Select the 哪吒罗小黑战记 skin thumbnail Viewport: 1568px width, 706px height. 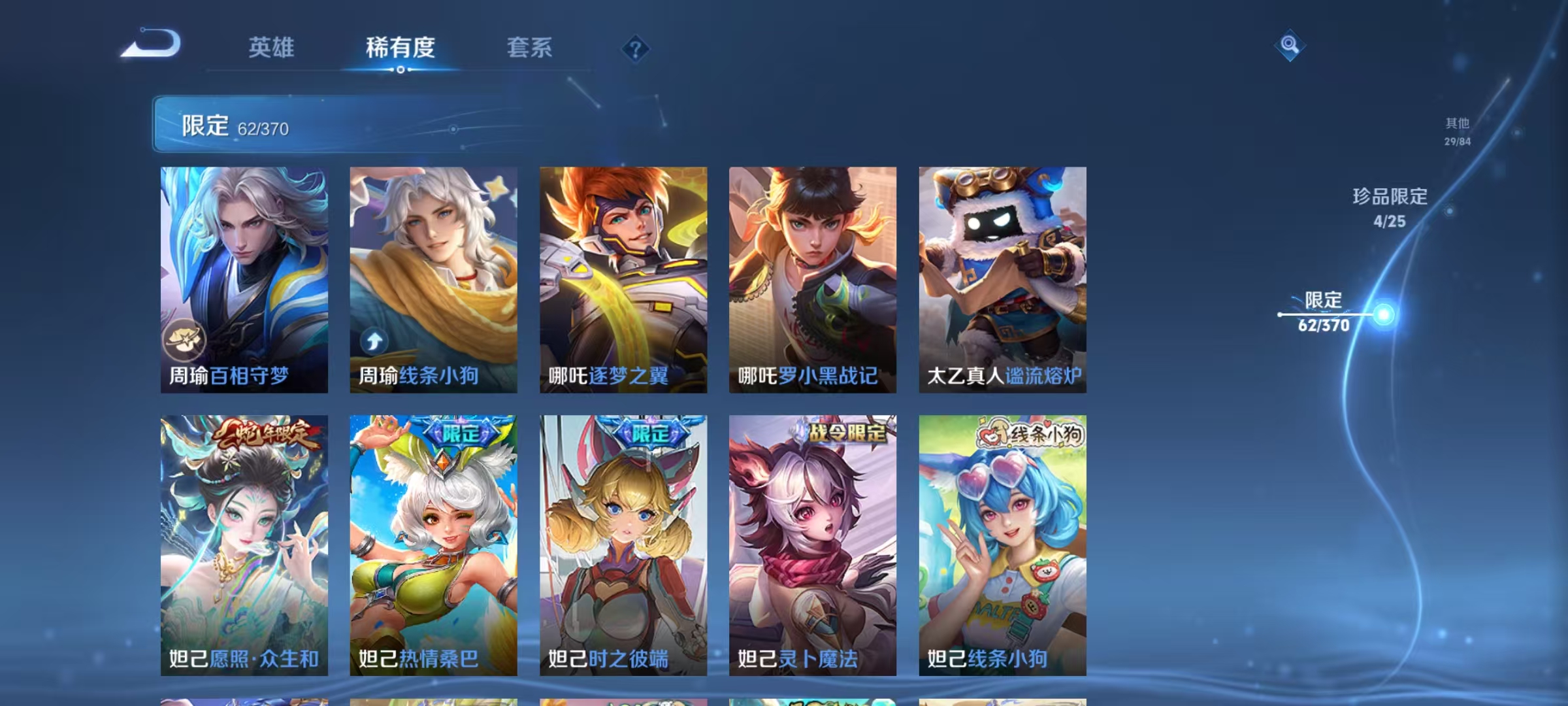[x=810, y=275]
